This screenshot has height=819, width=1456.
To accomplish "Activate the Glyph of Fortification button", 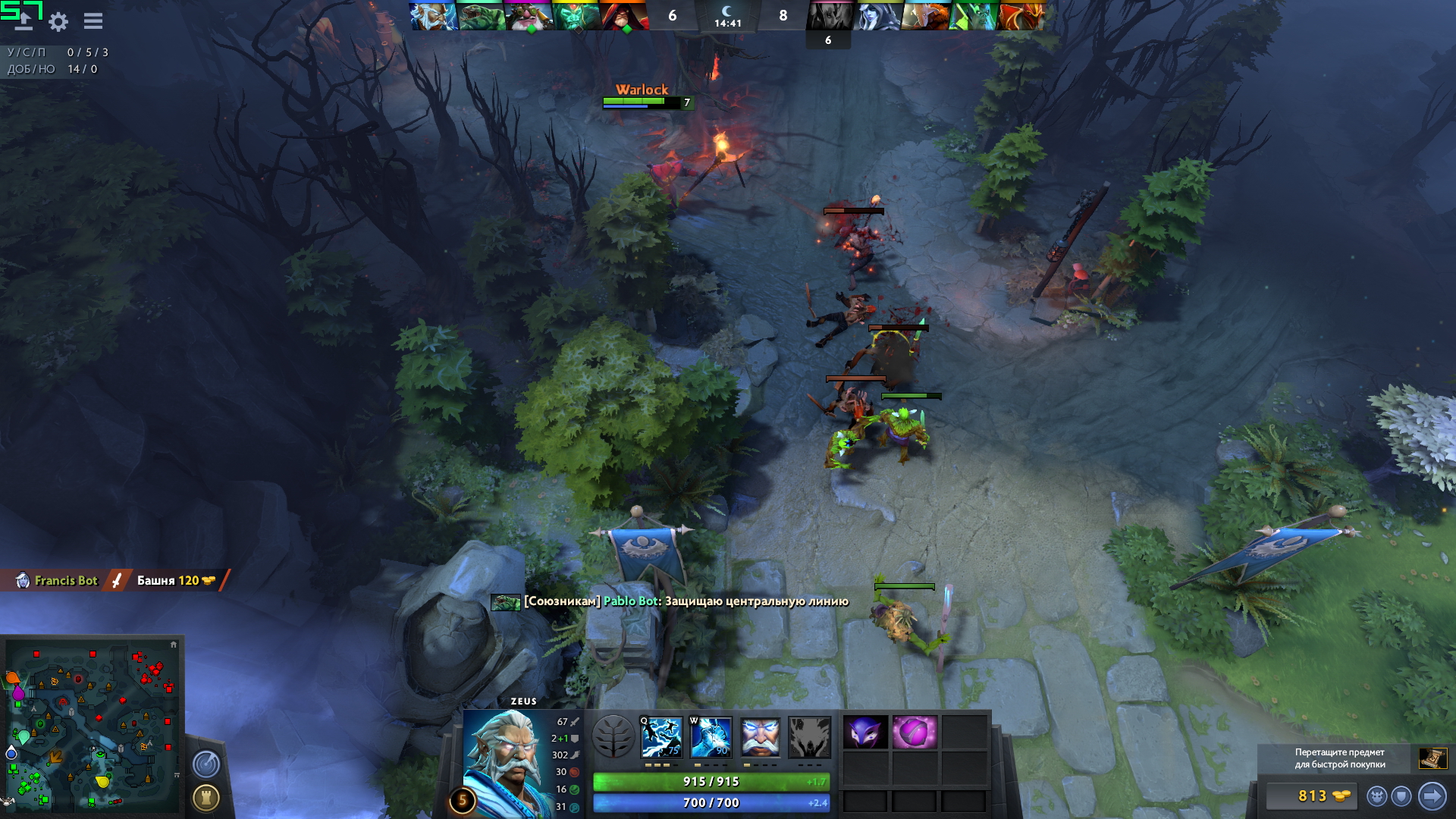I will (206, 797).
